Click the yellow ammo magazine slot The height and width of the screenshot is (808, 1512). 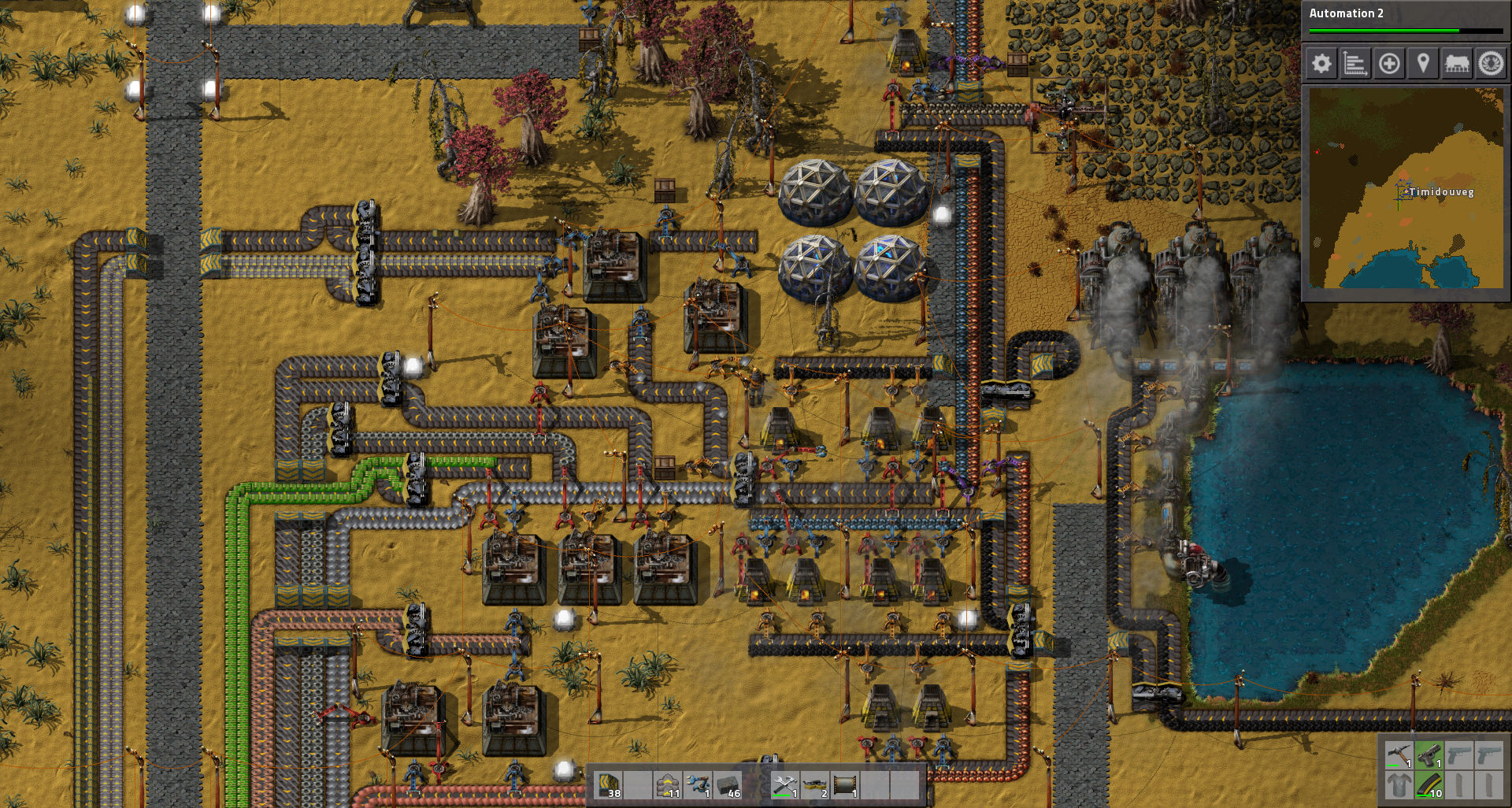[1429, 785]
